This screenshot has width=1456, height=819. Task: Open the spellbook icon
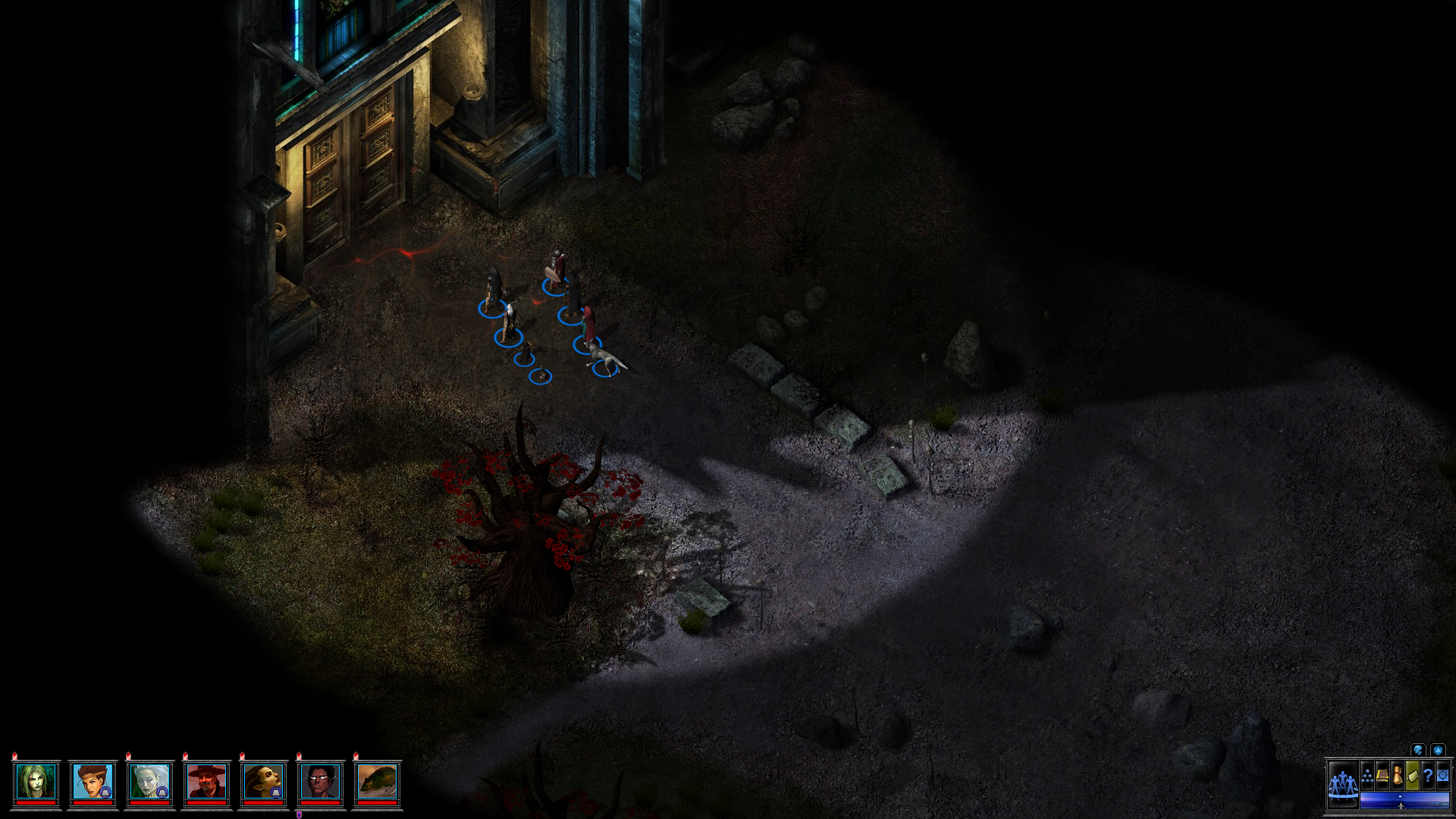point(1382,776)
